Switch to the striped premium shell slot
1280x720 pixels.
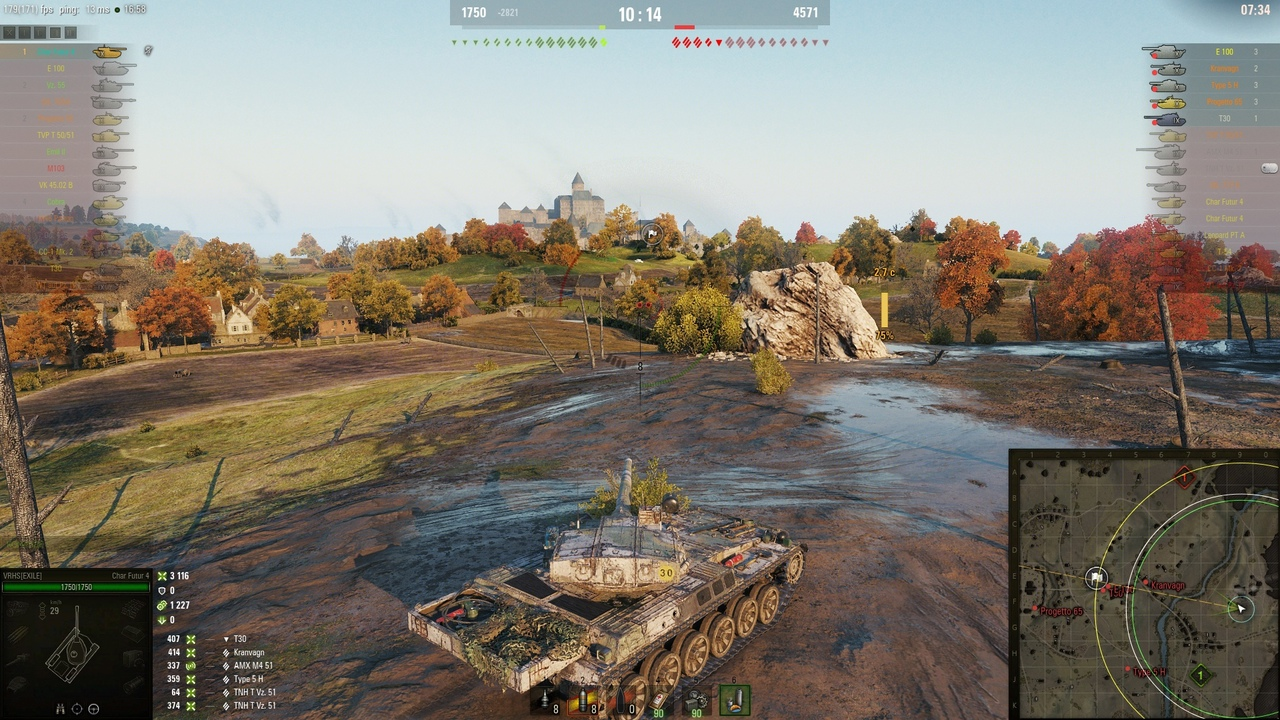pos(582,701)
